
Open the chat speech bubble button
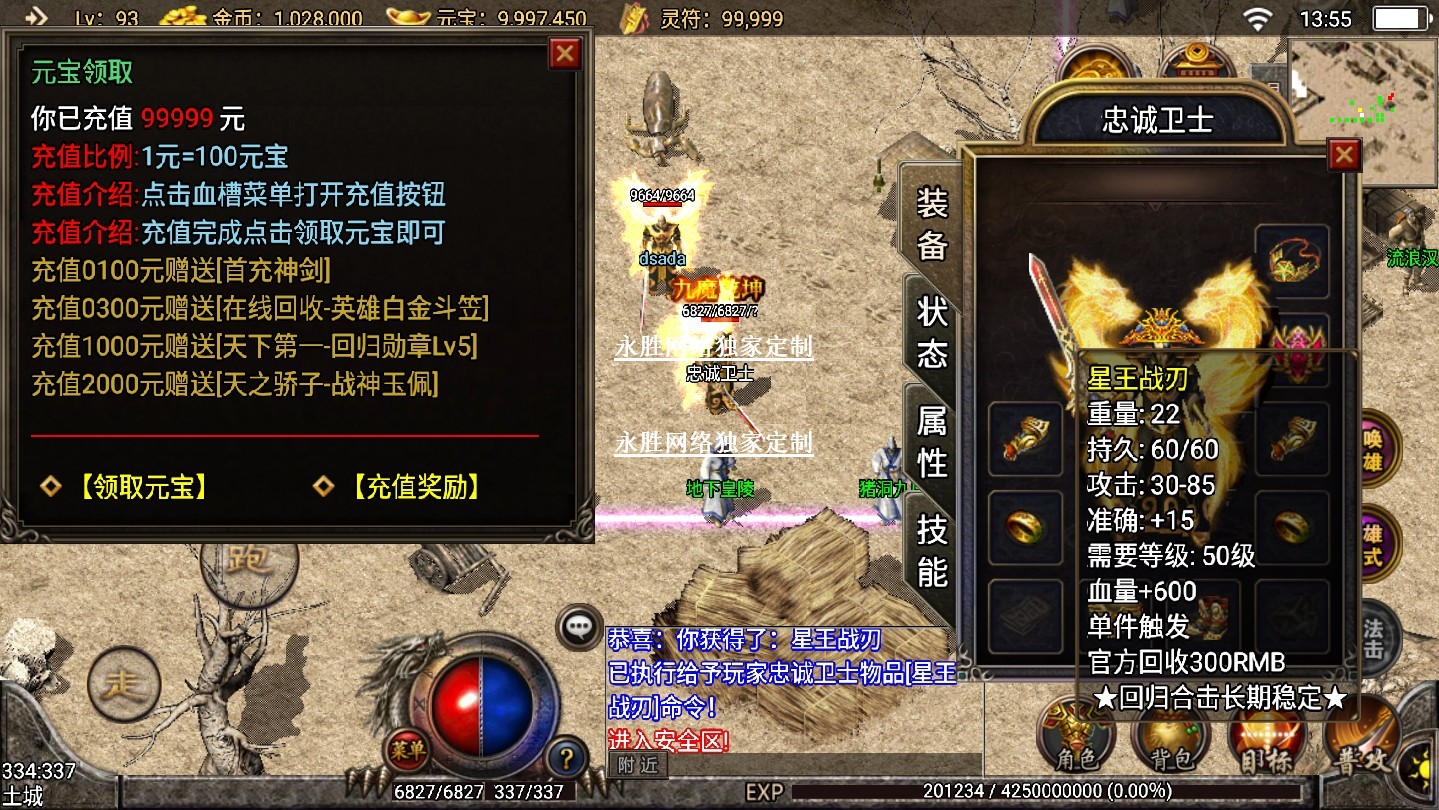(x=580, y=627)
